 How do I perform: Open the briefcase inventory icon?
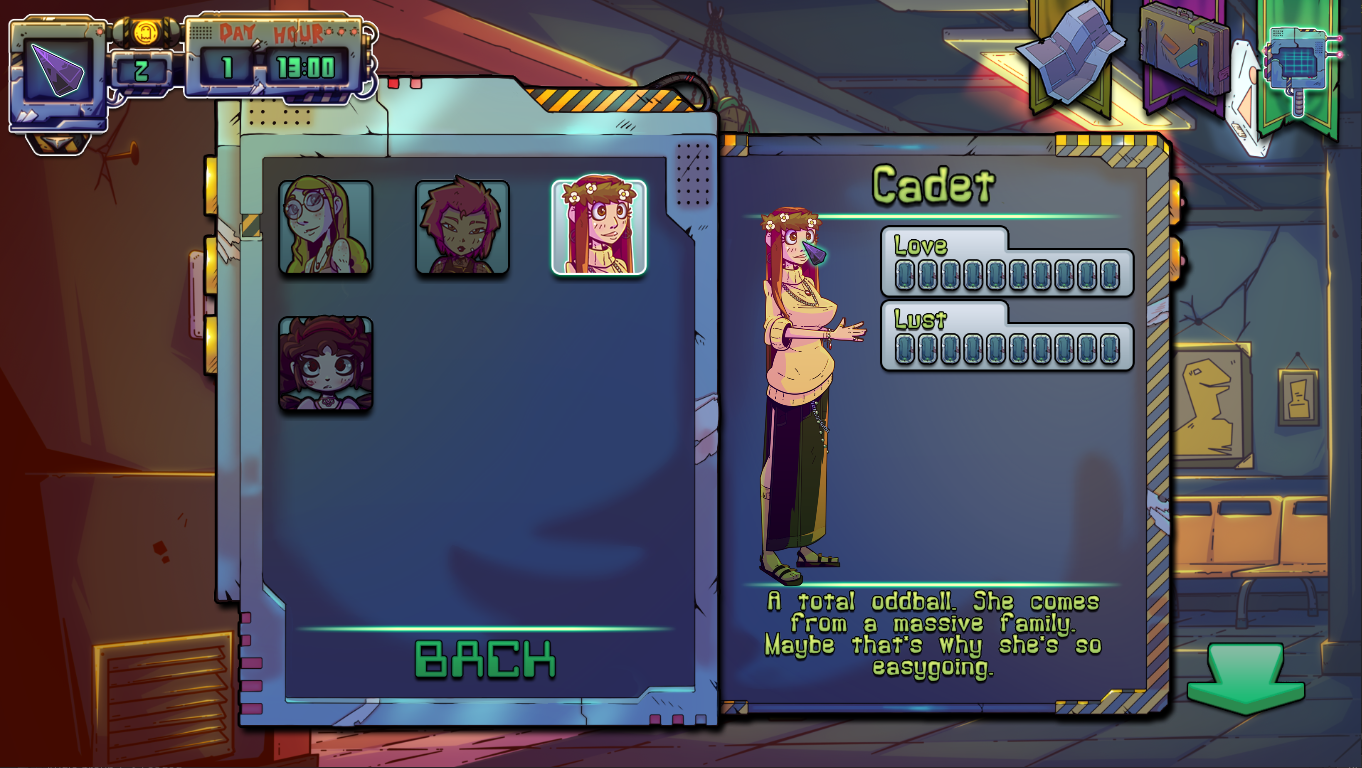click(1185, 50)
